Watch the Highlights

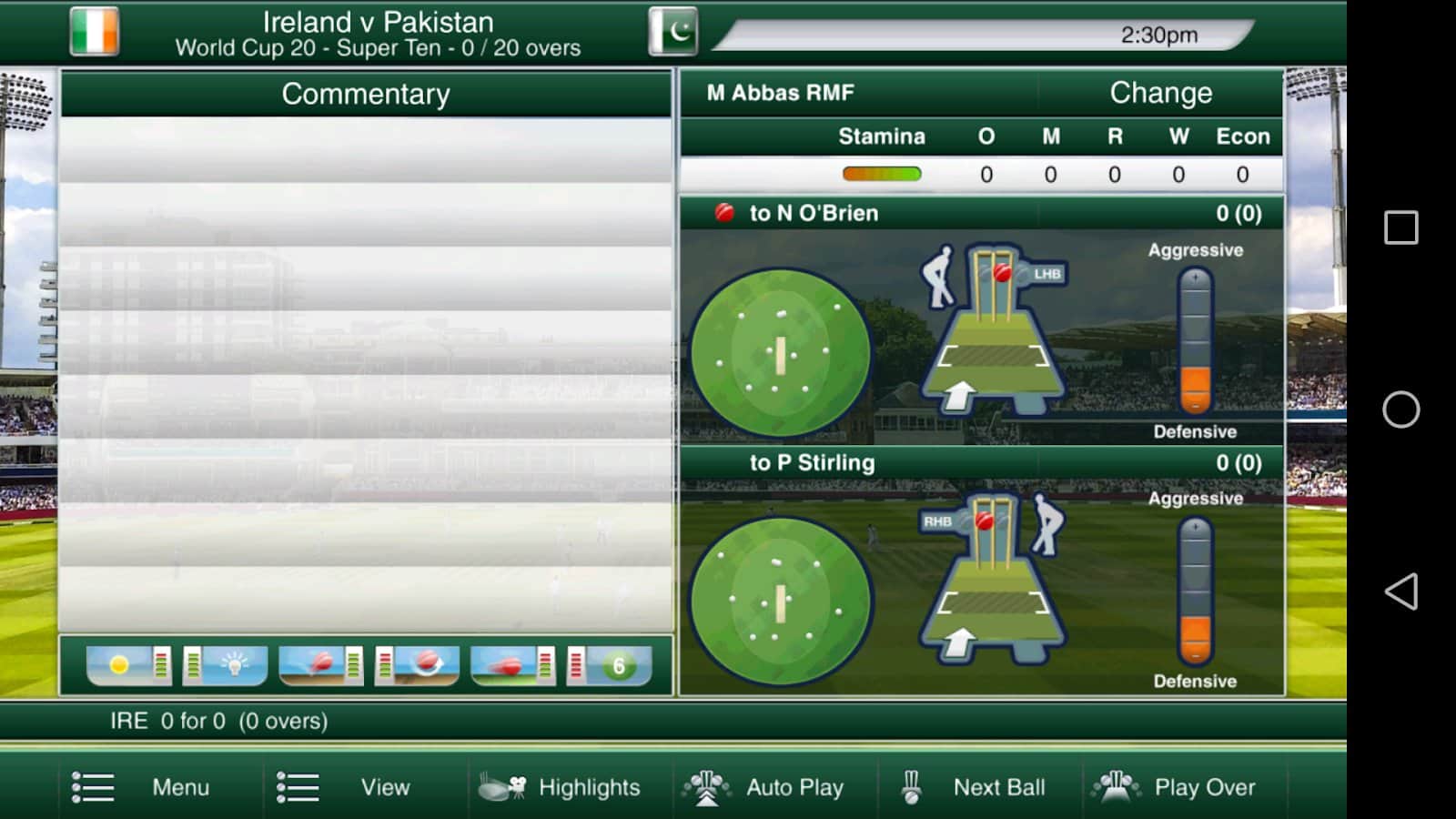pyautogui.click(x=561, y=787)
